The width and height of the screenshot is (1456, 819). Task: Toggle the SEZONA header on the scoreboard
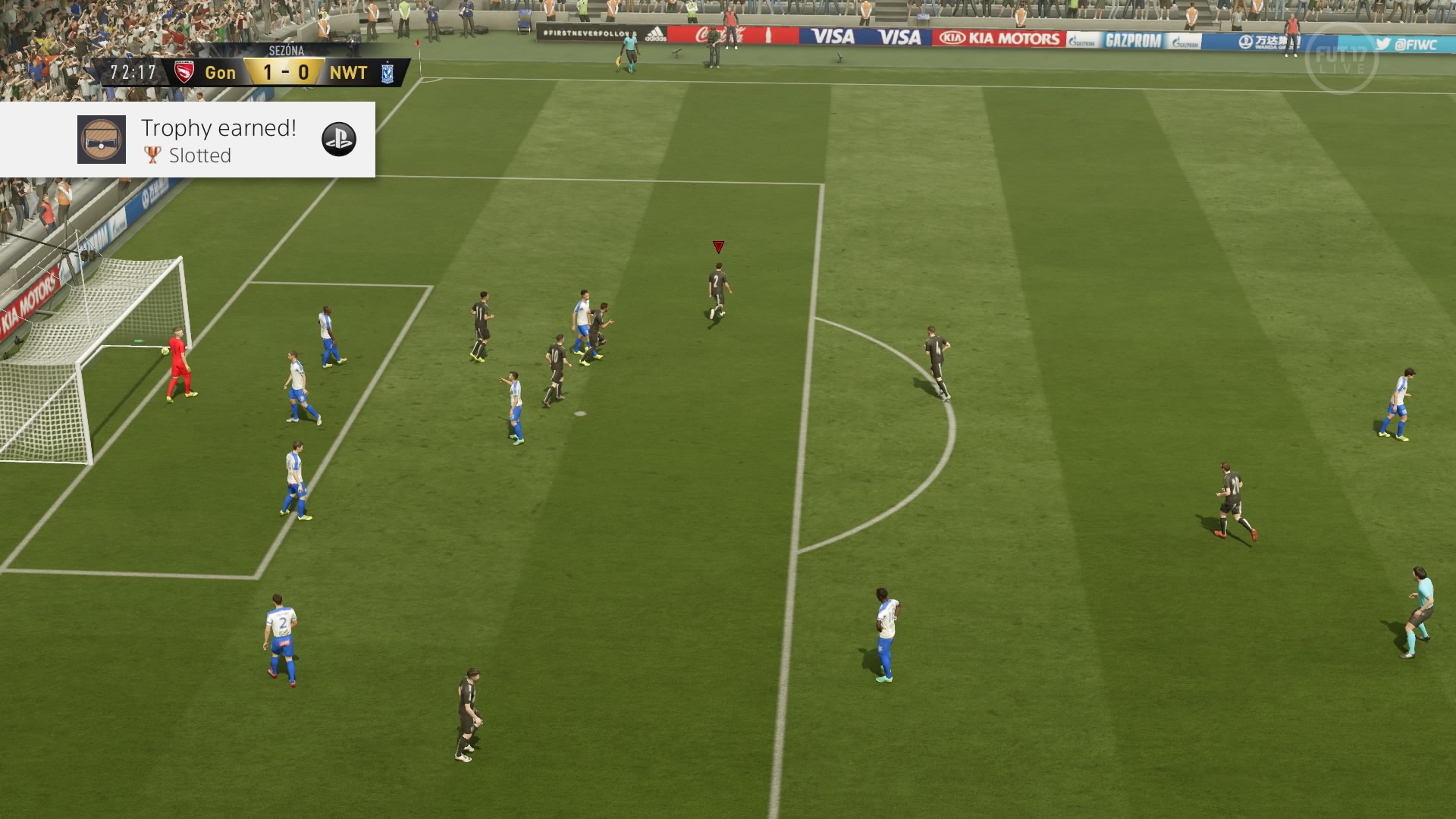coord(286,51)
